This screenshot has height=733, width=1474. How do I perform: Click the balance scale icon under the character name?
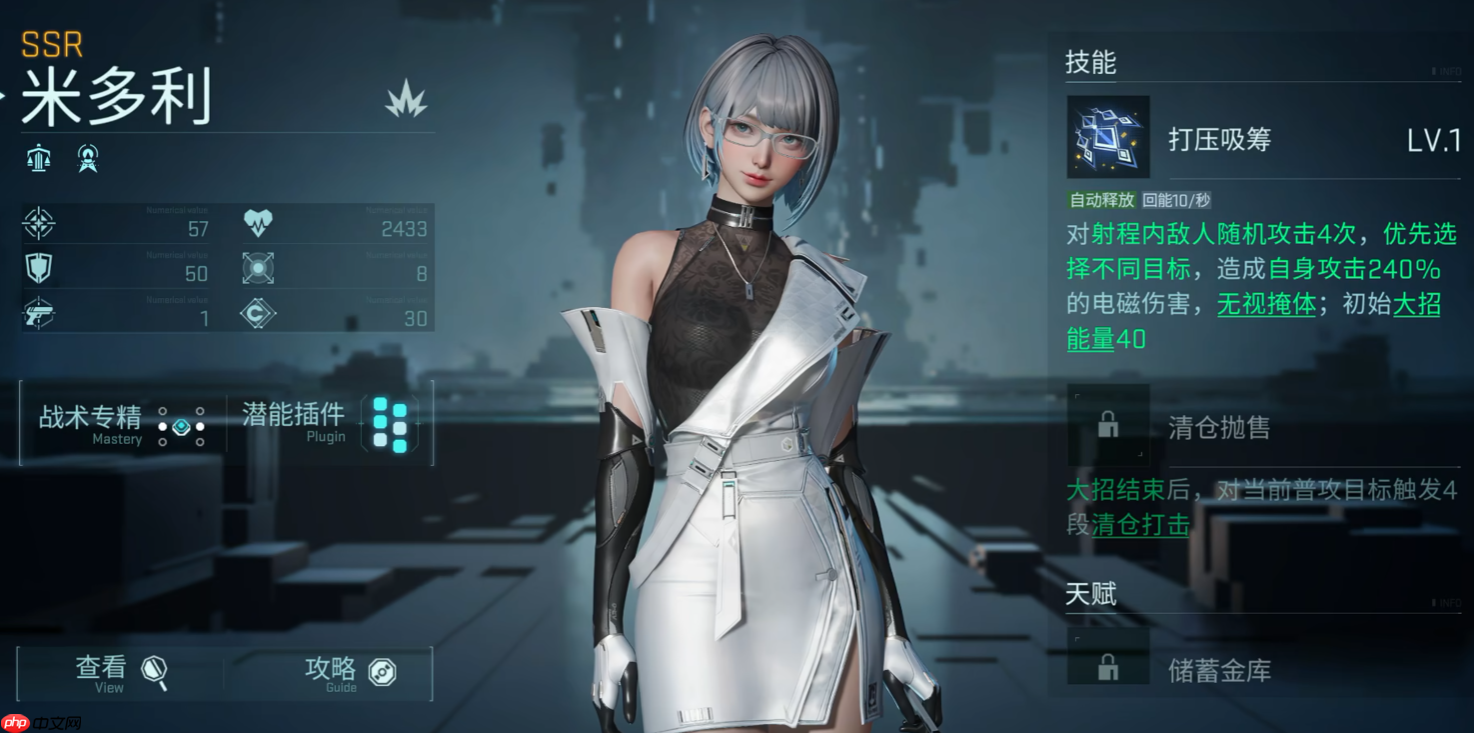pos(38,158)
